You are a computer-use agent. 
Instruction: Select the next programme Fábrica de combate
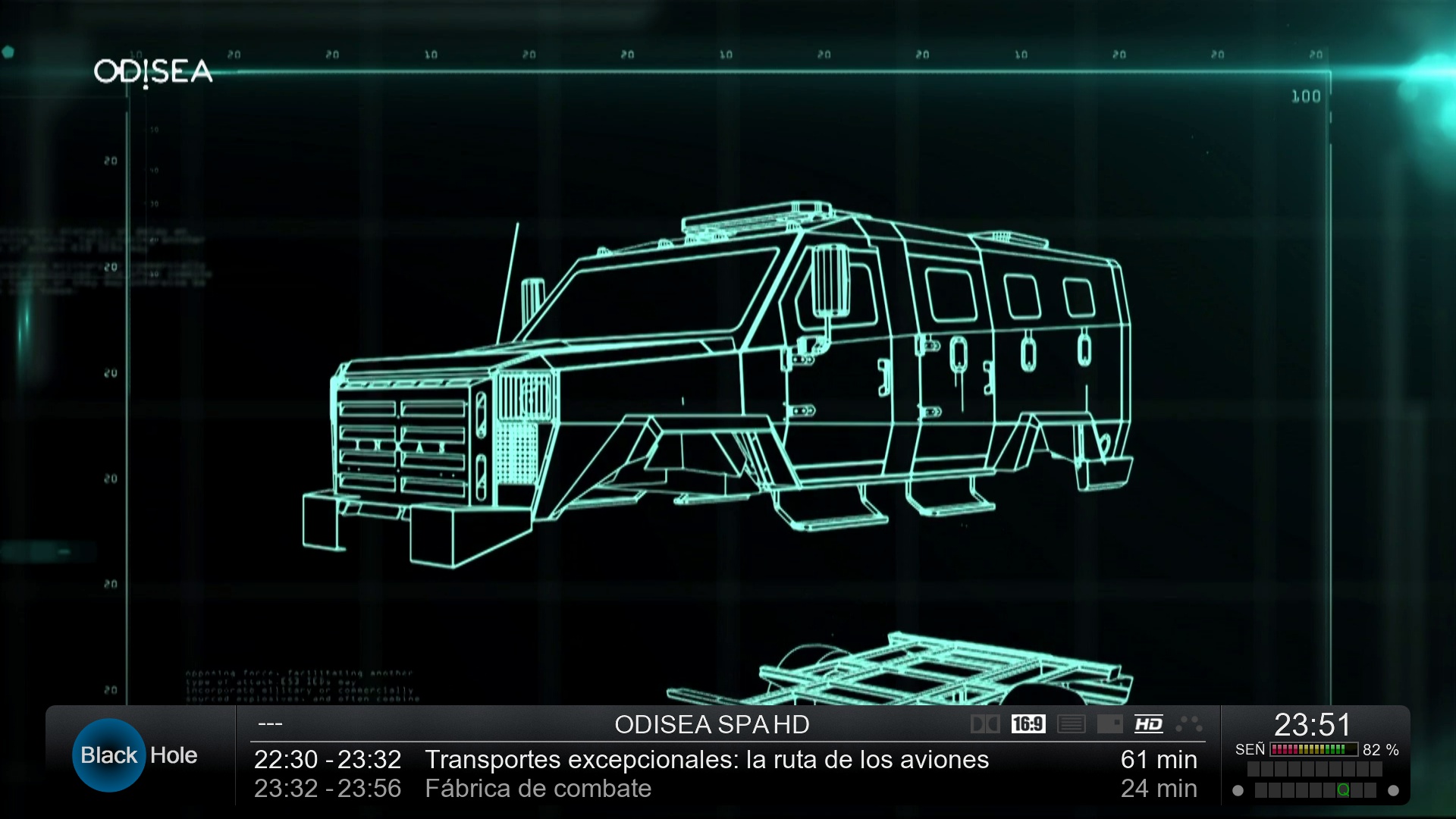tap(538, 789)
